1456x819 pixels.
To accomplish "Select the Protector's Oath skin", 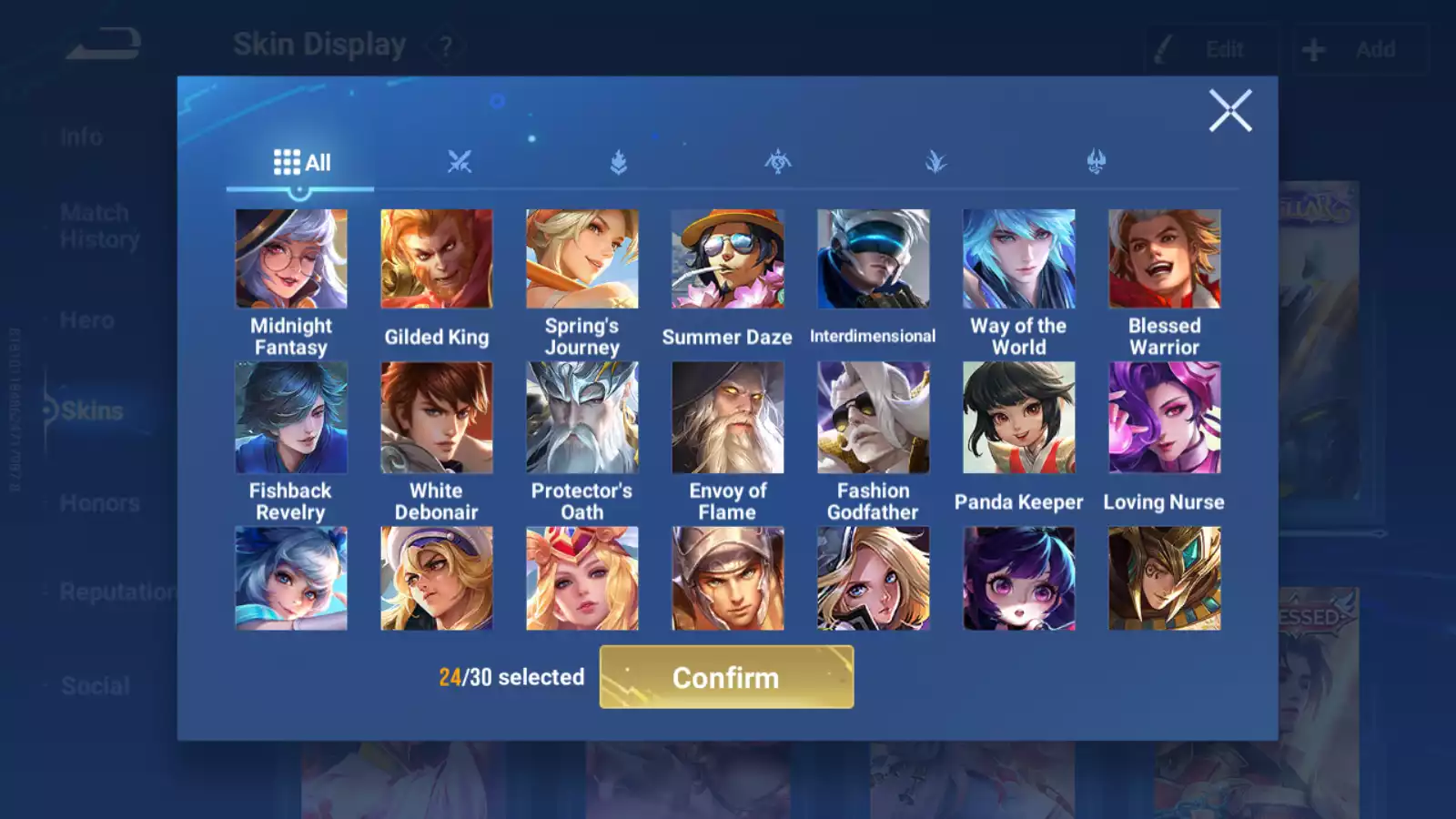I will click(x=582, y=418).
